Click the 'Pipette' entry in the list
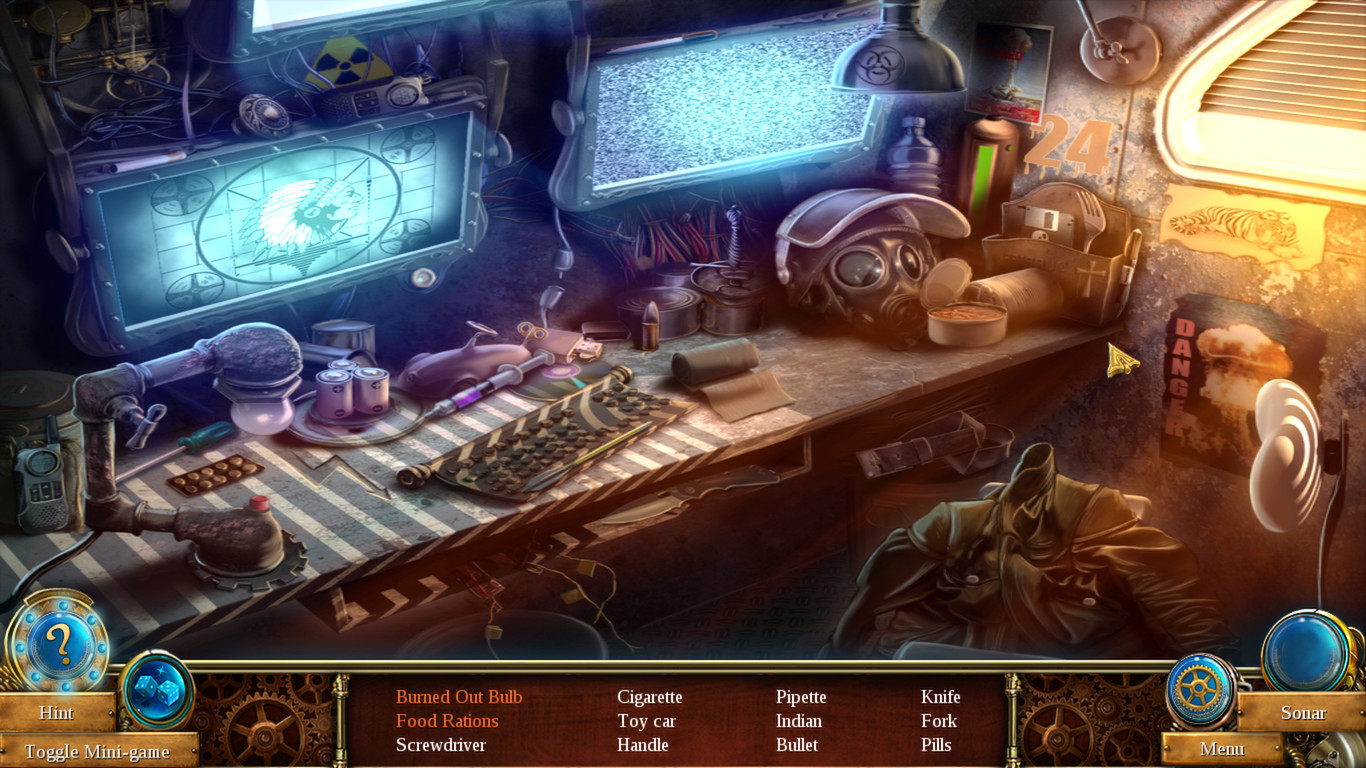This screenshot has height=768, width=1366. (802, 697)
